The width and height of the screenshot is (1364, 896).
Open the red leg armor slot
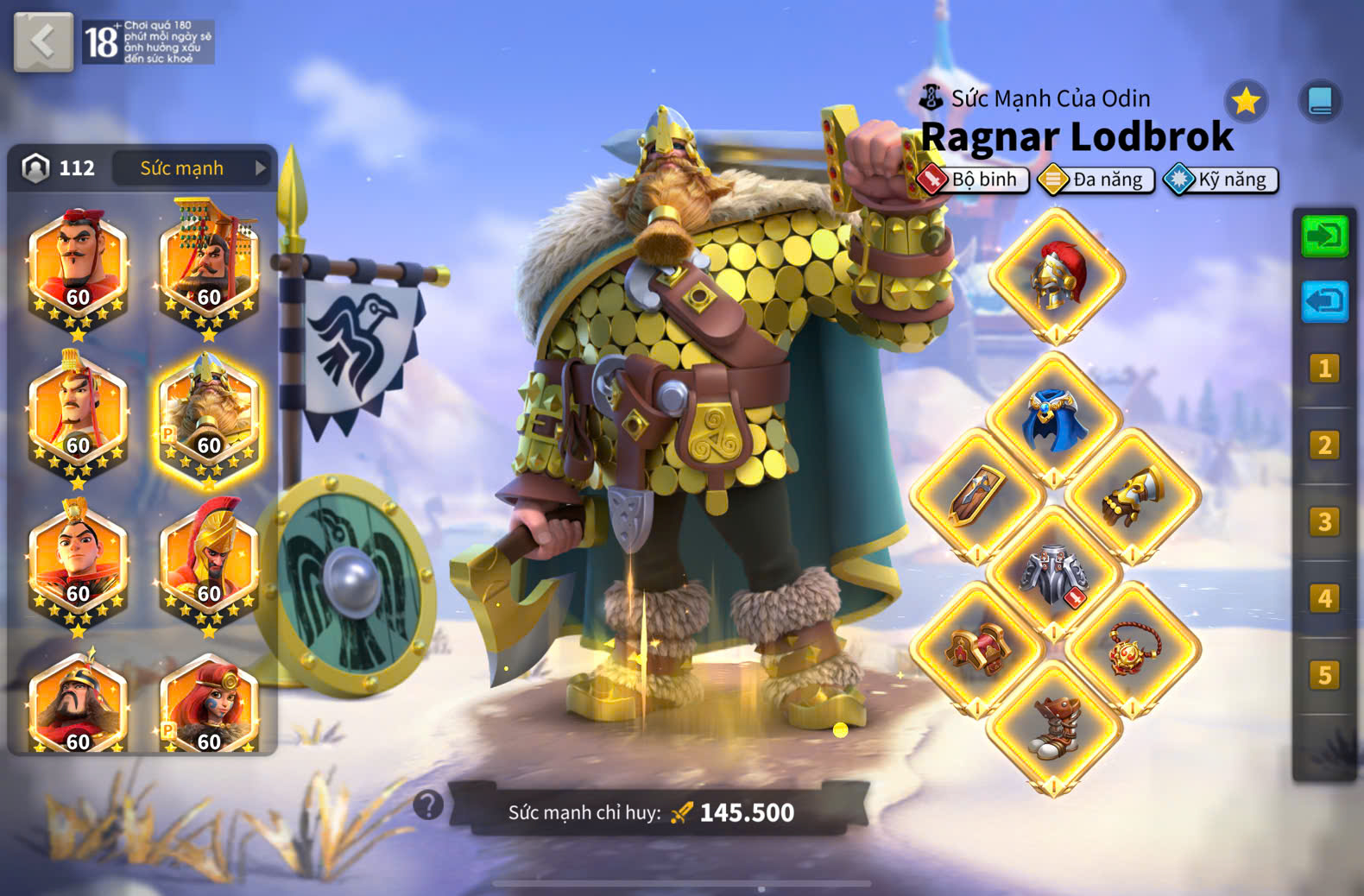tap(977, 650)
